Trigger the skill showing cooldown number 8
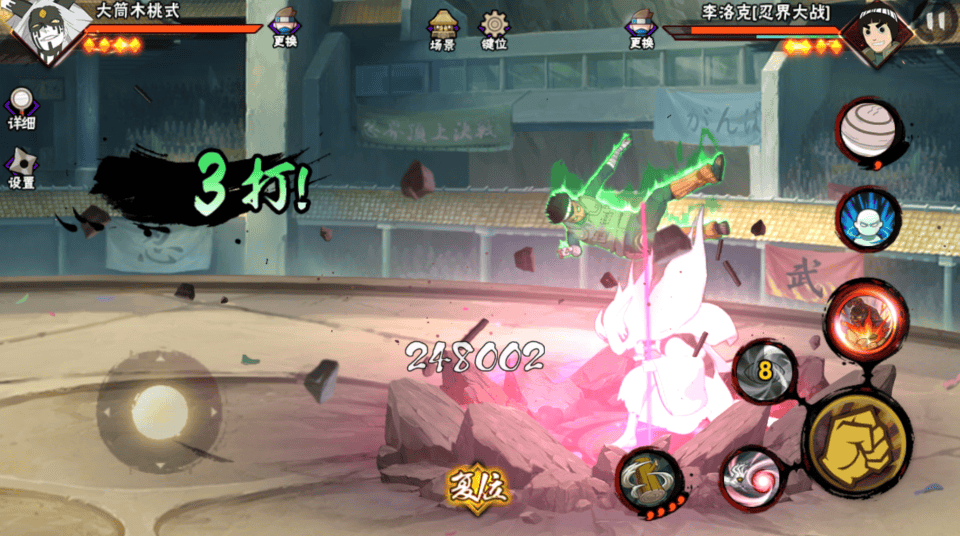This screenshot has width=960, height=536. tap(766, 371)
